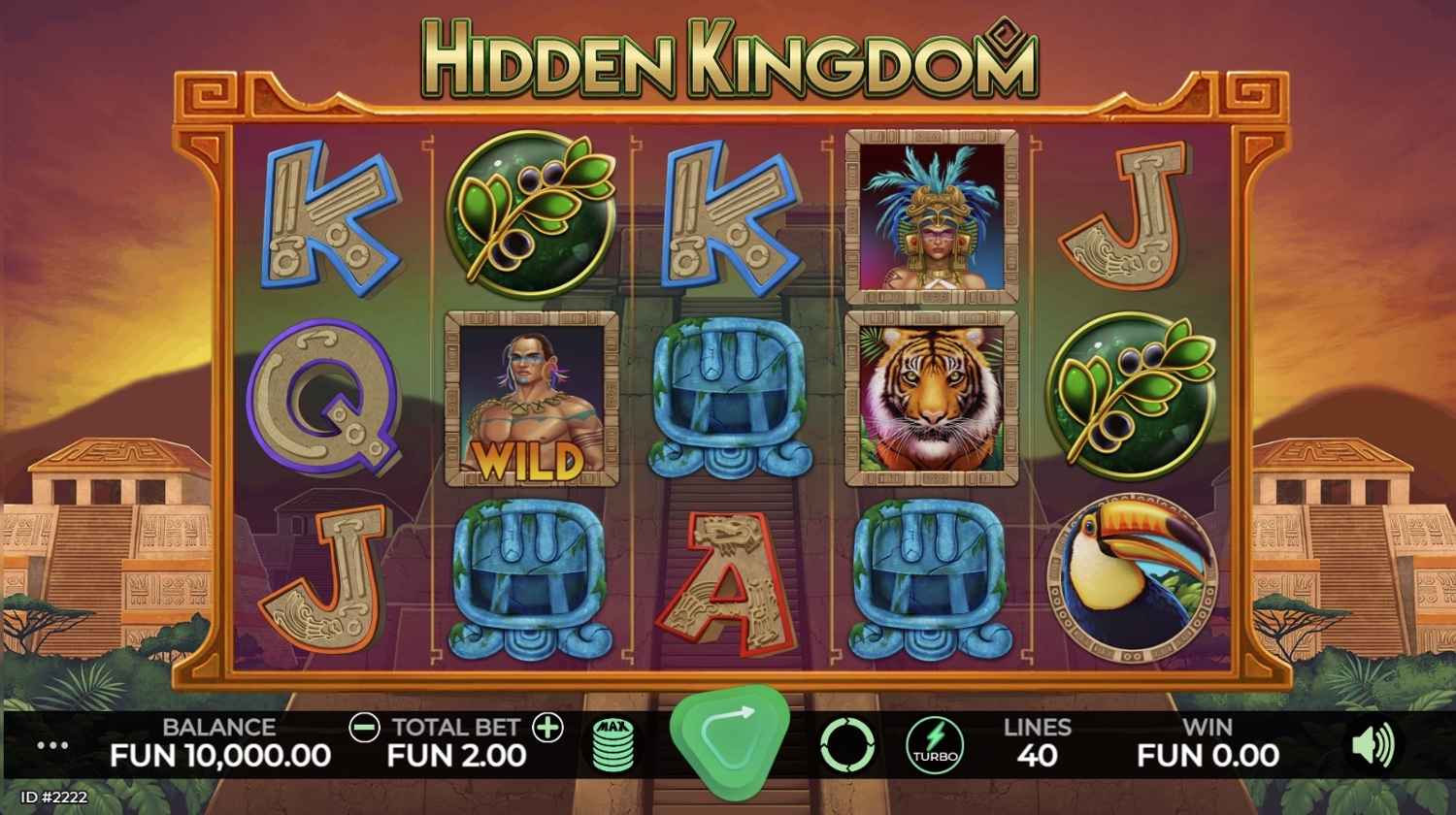Toggle Turbo spin mode

point(935,745)
